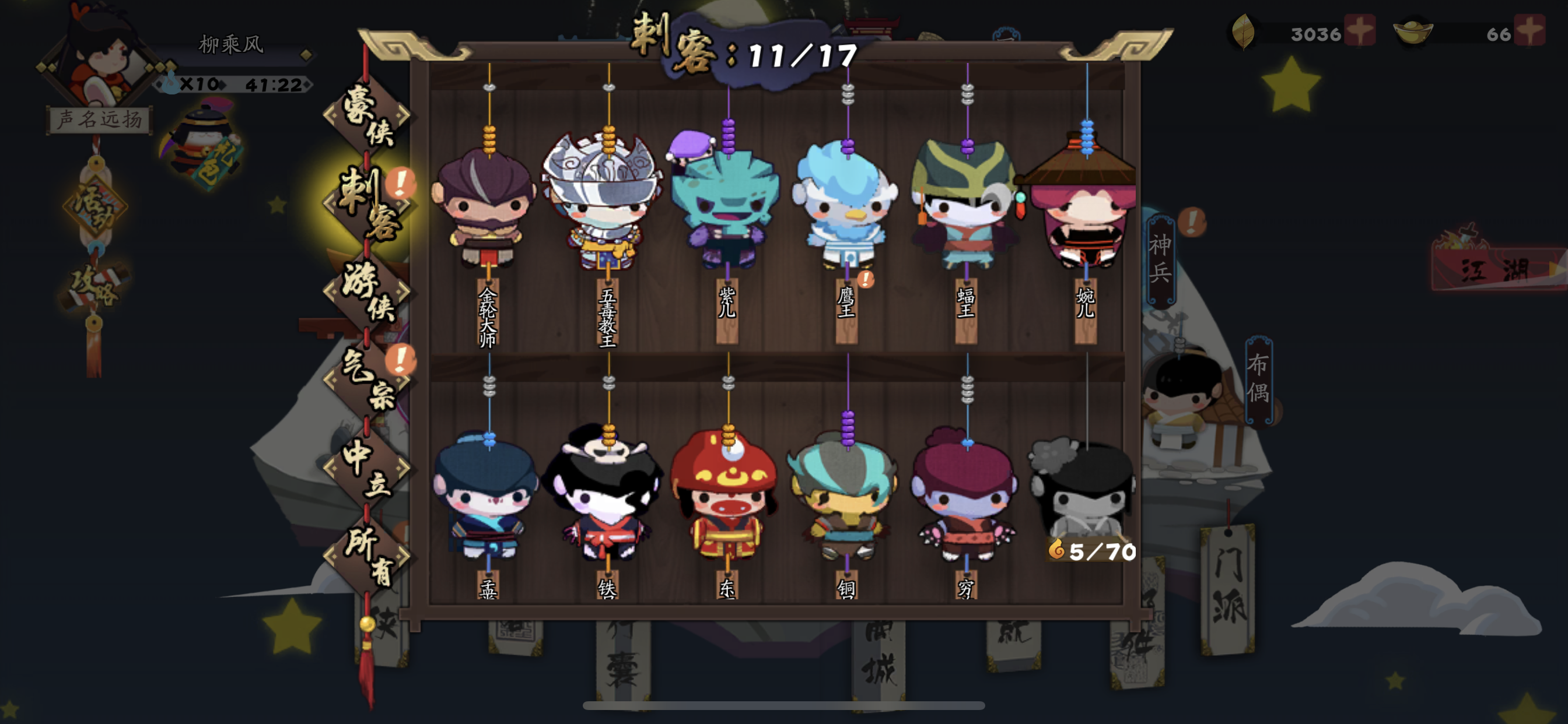
Task: Open the gift box beside the player avatar
Action: click(201, 140)
